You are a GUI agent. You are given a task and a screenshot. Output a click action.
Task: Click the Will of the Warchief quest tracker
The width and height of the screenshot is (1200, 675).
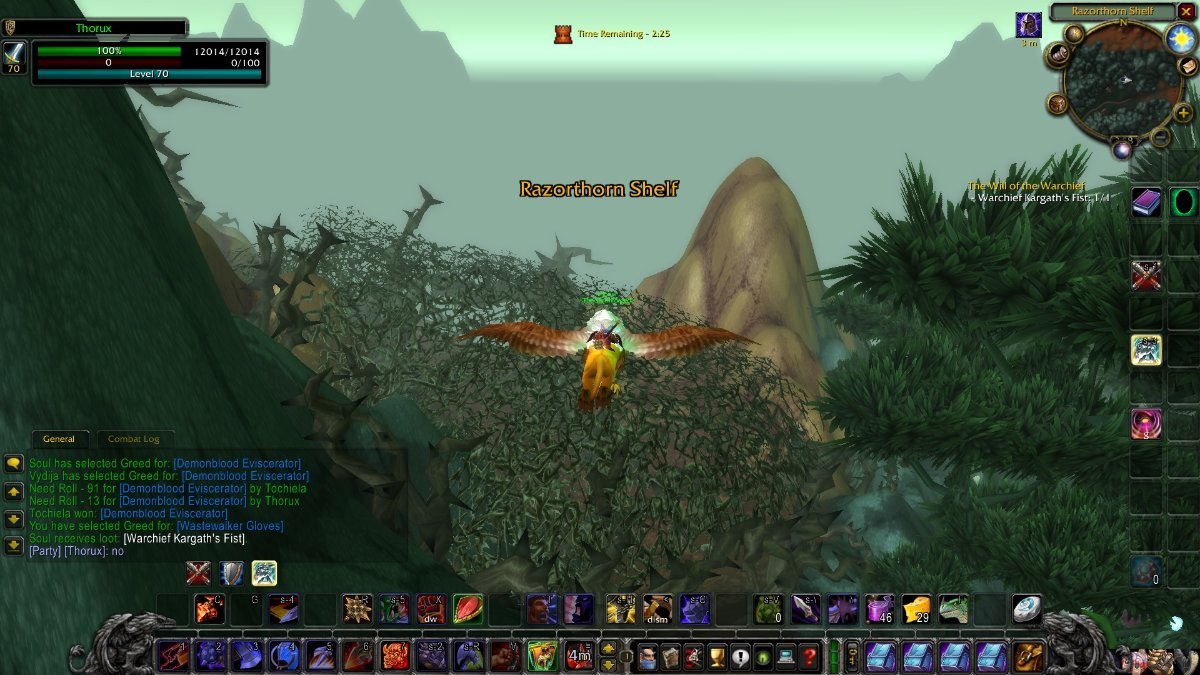(x=1026, y=186)
